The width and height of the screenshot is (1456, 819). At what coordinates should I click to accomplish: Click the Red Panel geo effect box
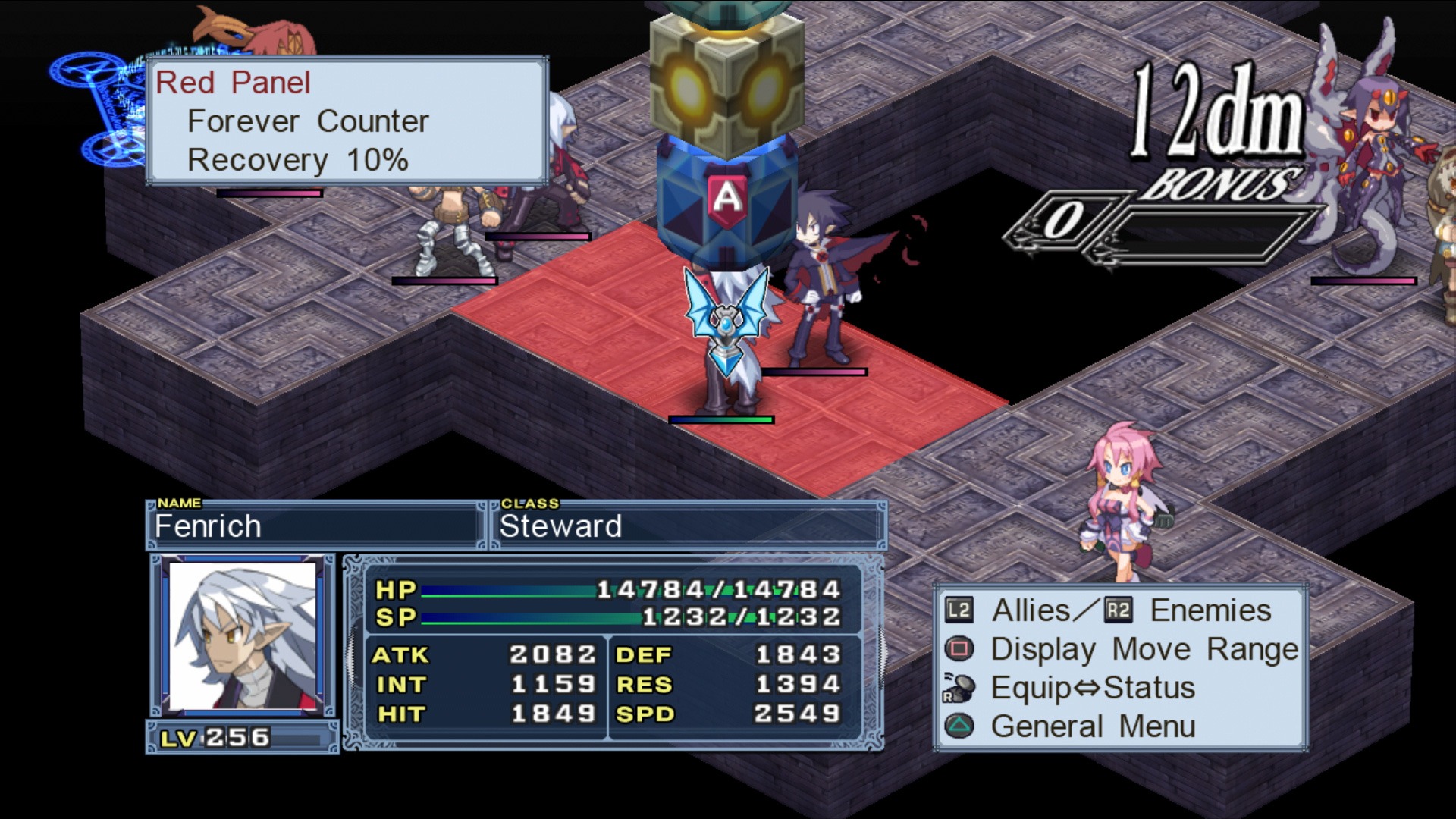pos(347,121)
